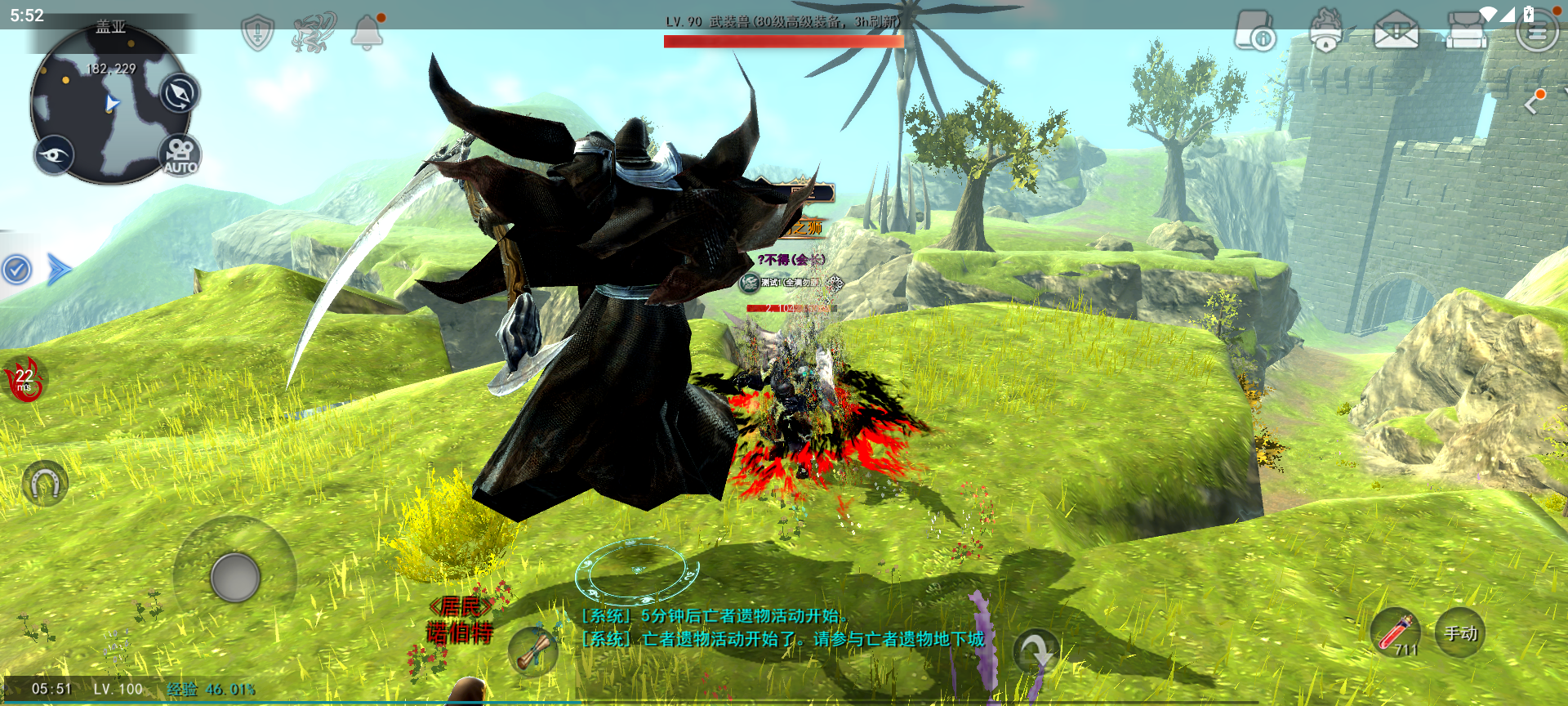Open the shield and sword icon
The image size is (1568, 706).
[x=258, y=34]
